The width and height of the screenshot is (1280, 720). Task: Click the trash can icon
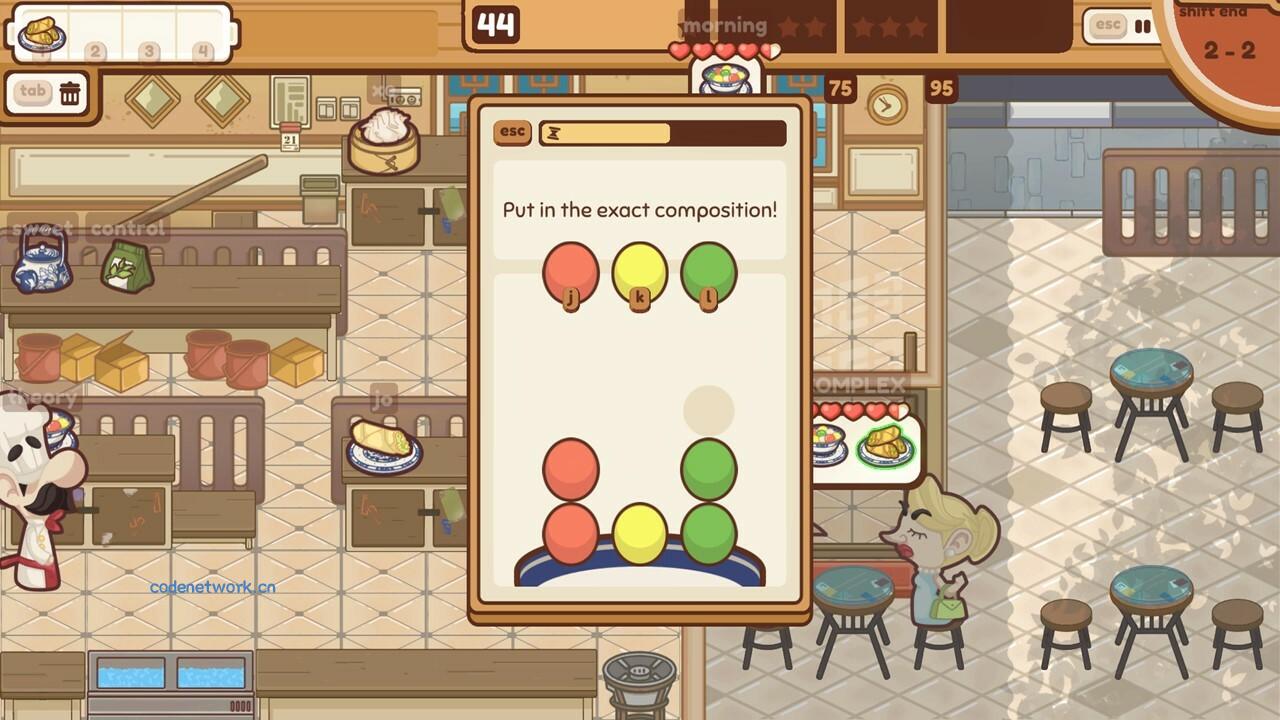(70, 93)
